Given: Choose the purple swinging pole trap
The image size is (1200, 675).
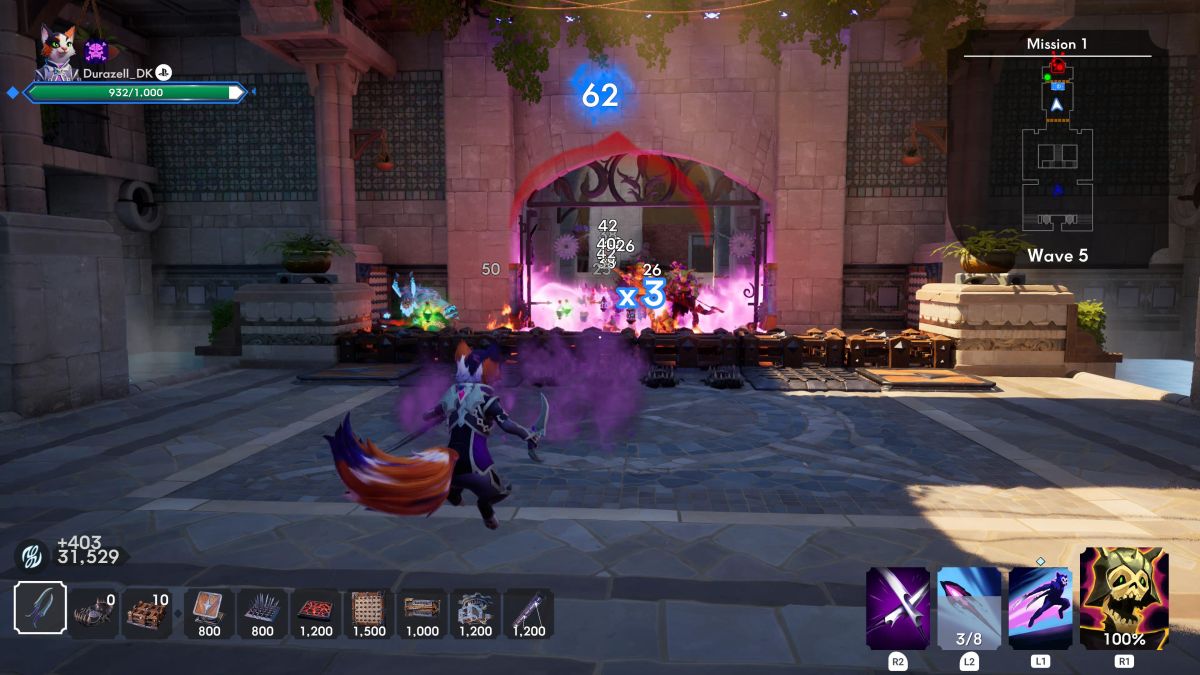Looking at the screenshot, I should [529, 612].
